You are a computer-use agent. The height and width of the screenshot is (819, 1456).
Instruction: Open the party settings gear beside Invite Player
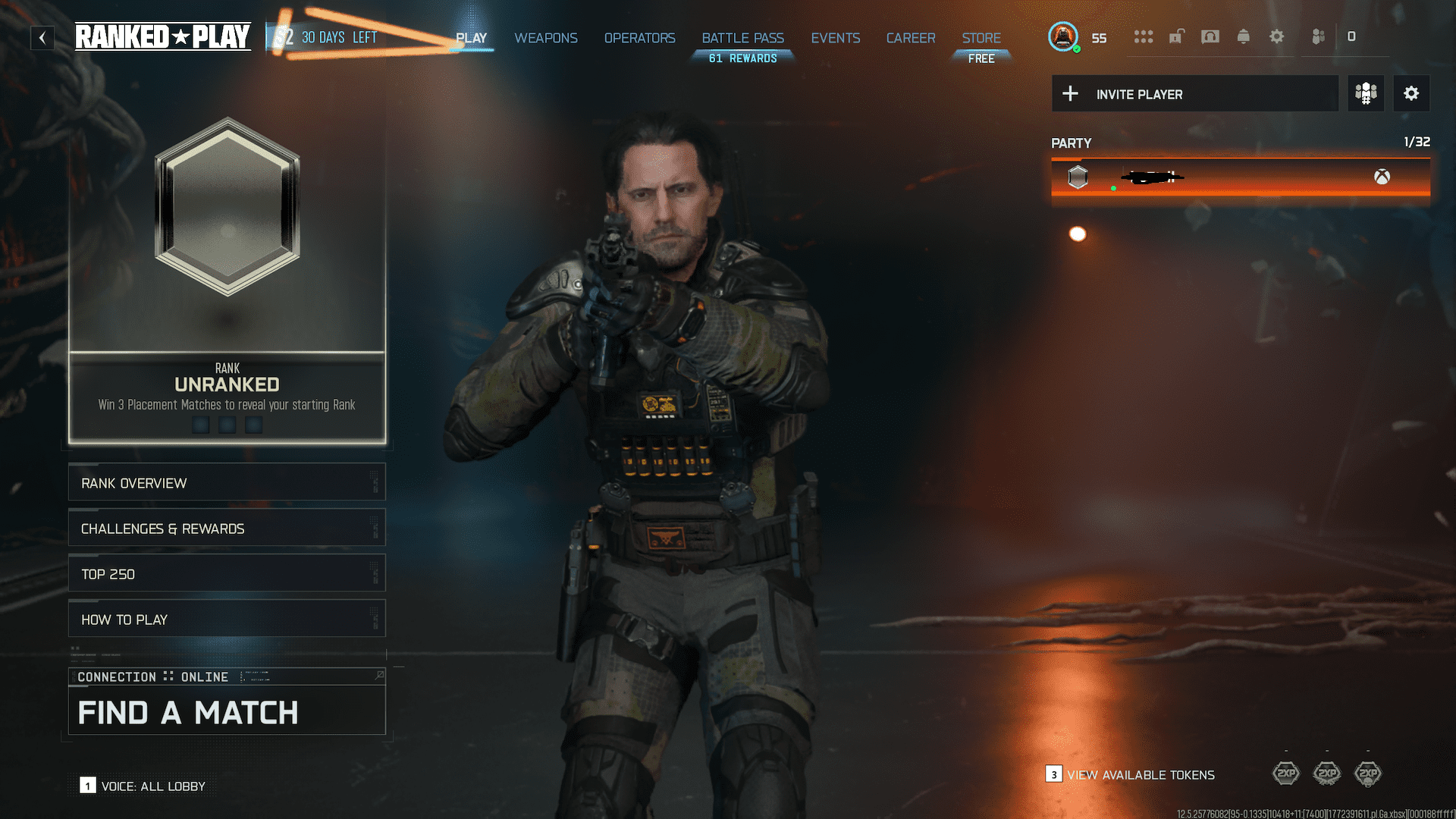tap(1411, 93)
